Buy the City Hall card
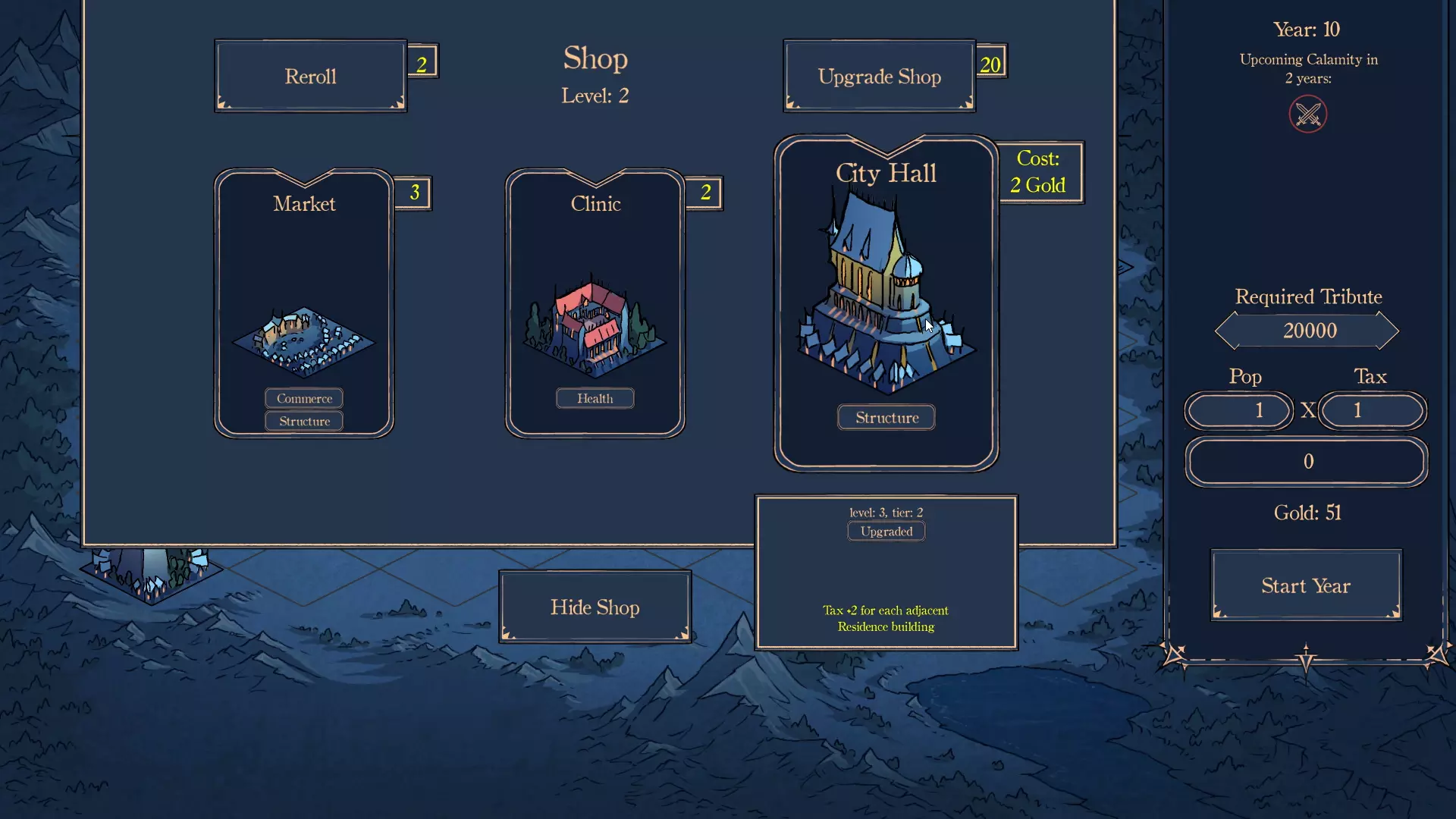 tap(886, 303)
